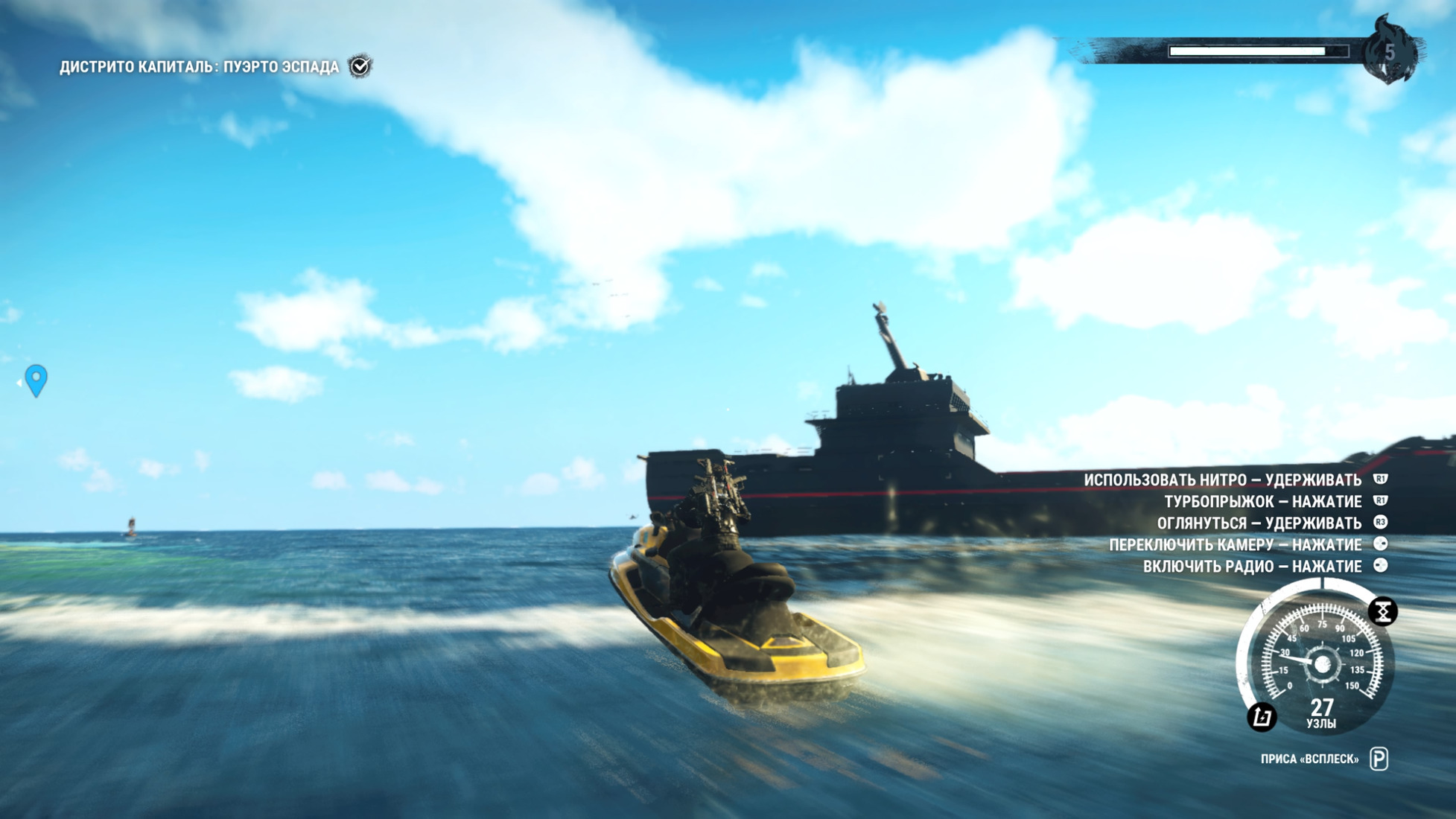Select the Пуэрто Эспада completion checkmark badge
1456x819 pixels.
coord(360,66)
